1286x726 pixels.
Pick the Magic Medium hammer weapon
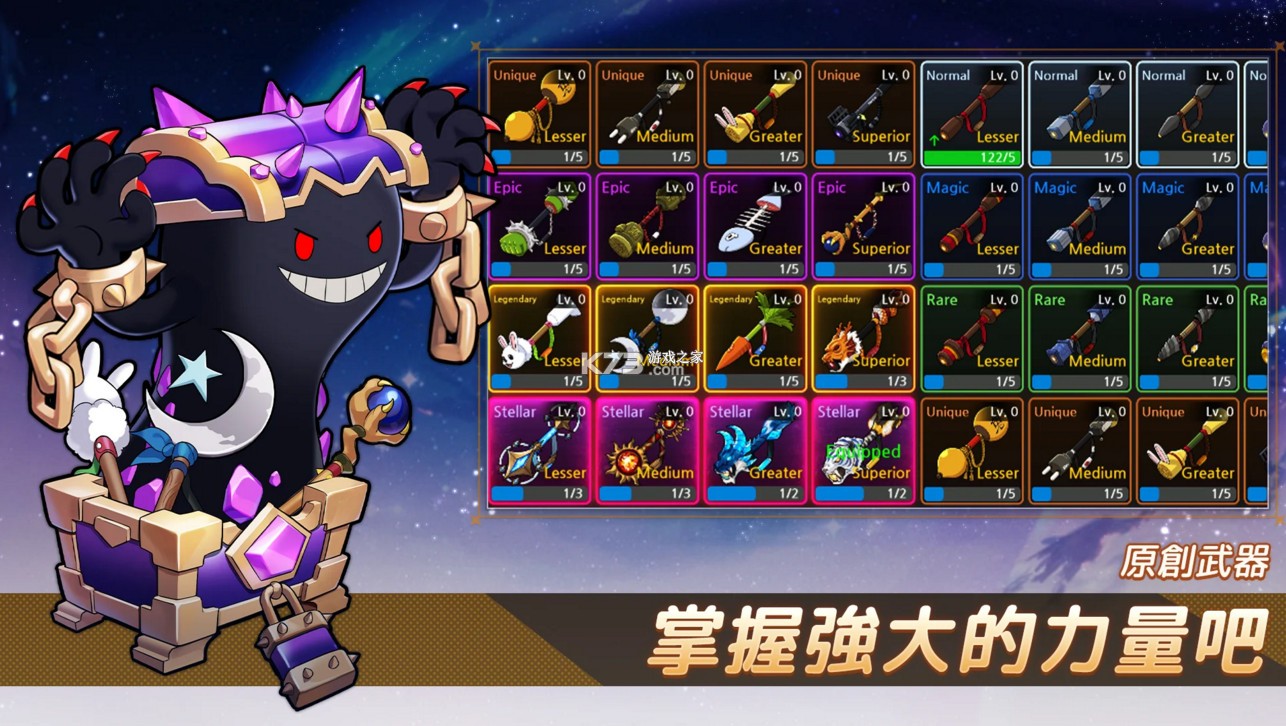pos(1080,225)
